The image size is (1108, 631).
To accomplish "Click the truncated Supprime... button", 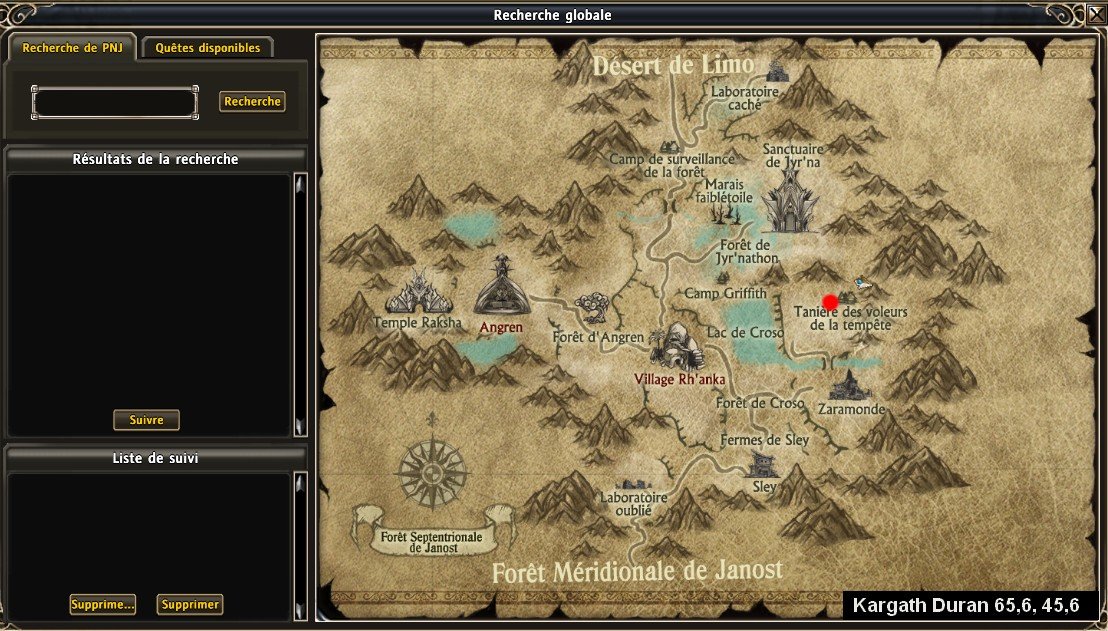I will point(103,605).
